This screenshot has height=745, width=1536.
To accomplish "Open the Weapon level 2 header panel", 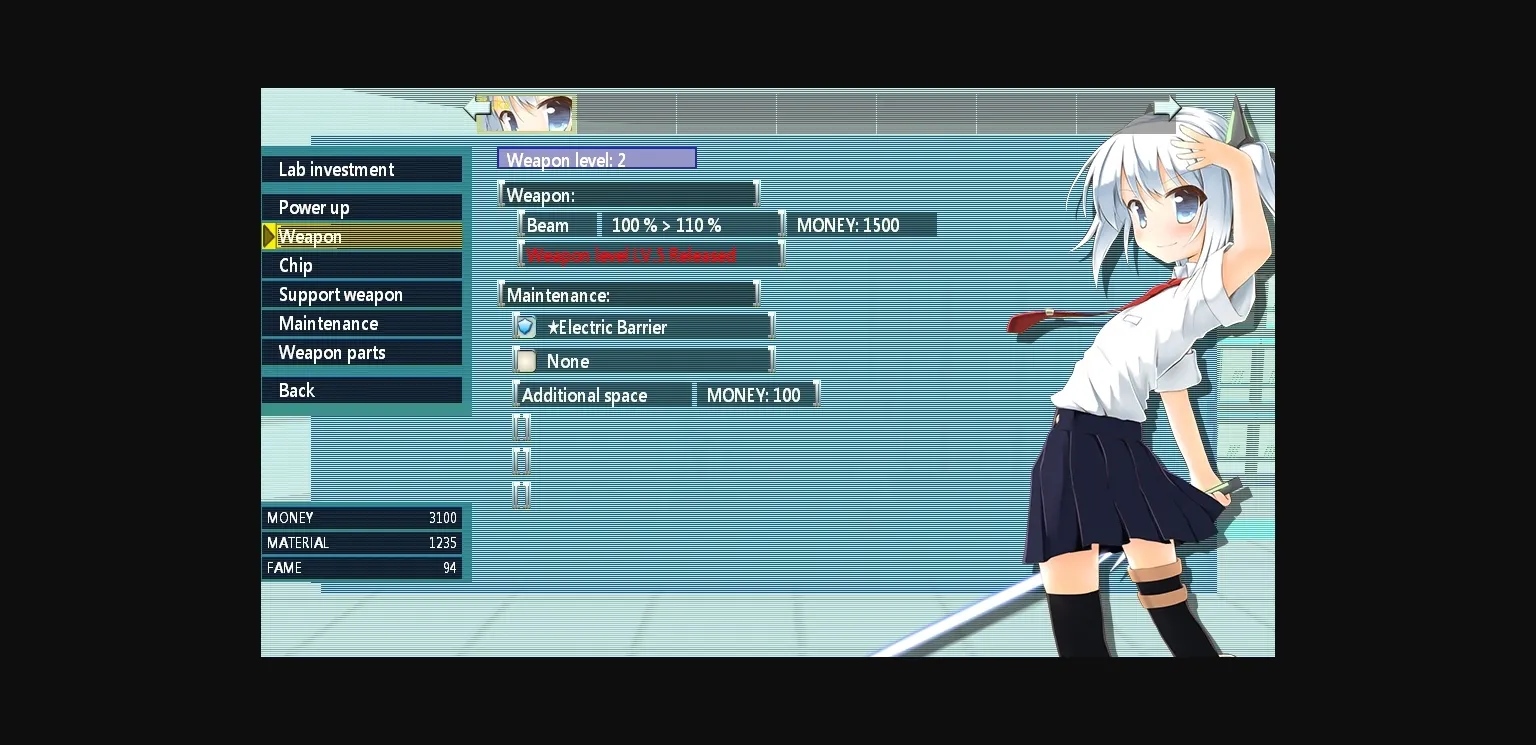I will (x=597, y=157).
